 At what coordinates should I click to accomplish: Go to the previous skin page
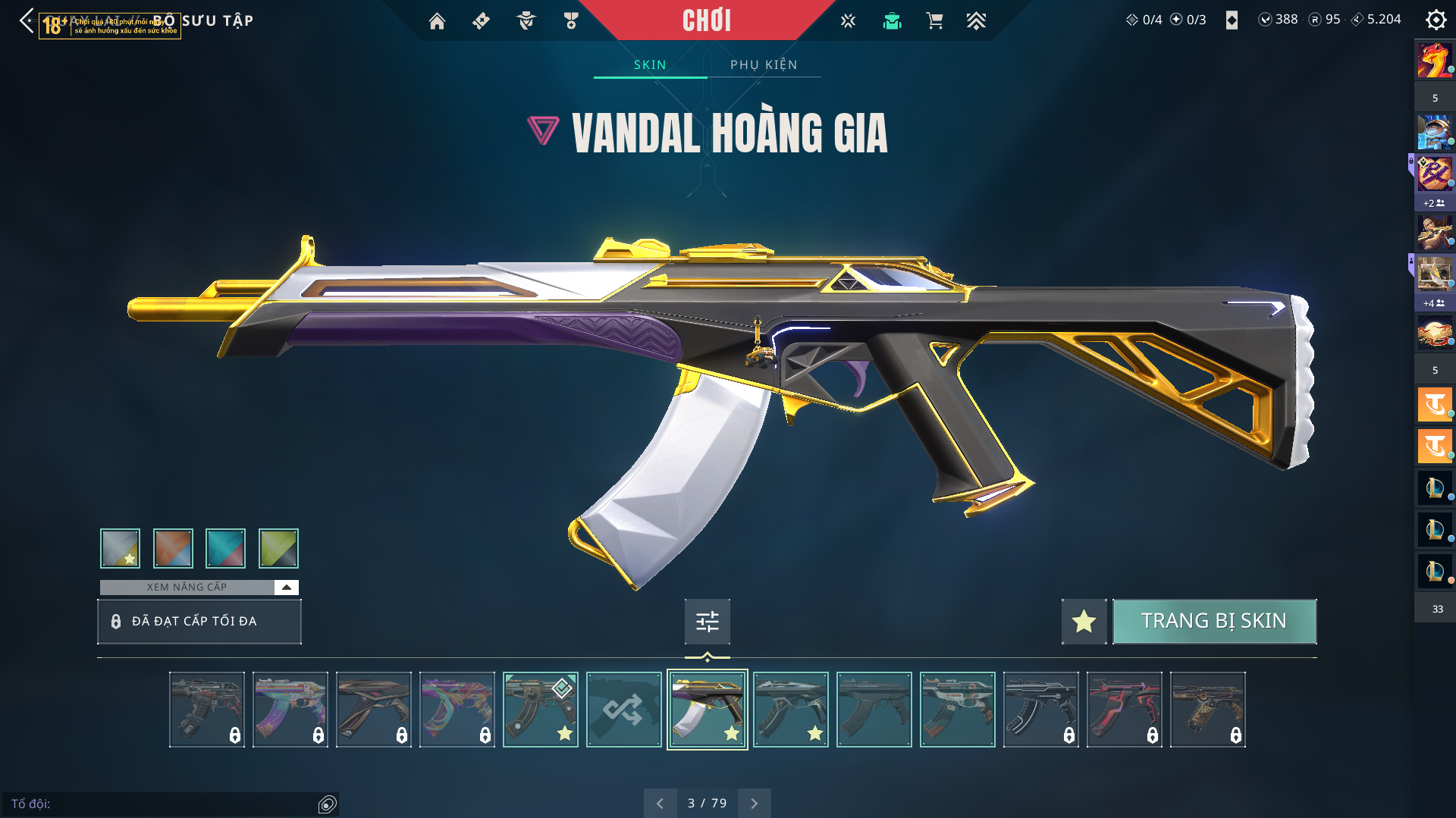coord(660,803)
